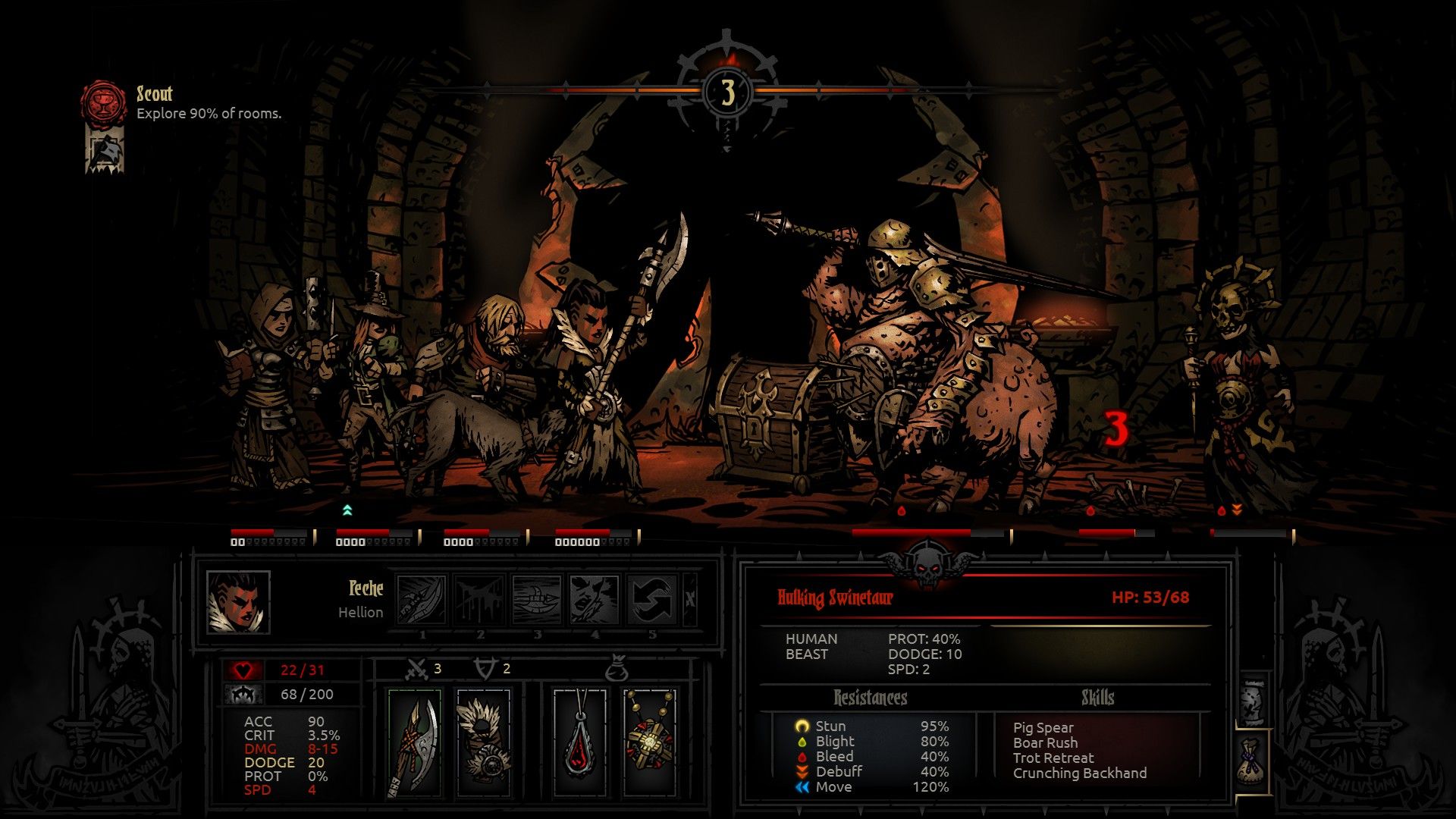Select the swap position arrows skill
This screenshot has height=819, width=1456.
[652, 600]
